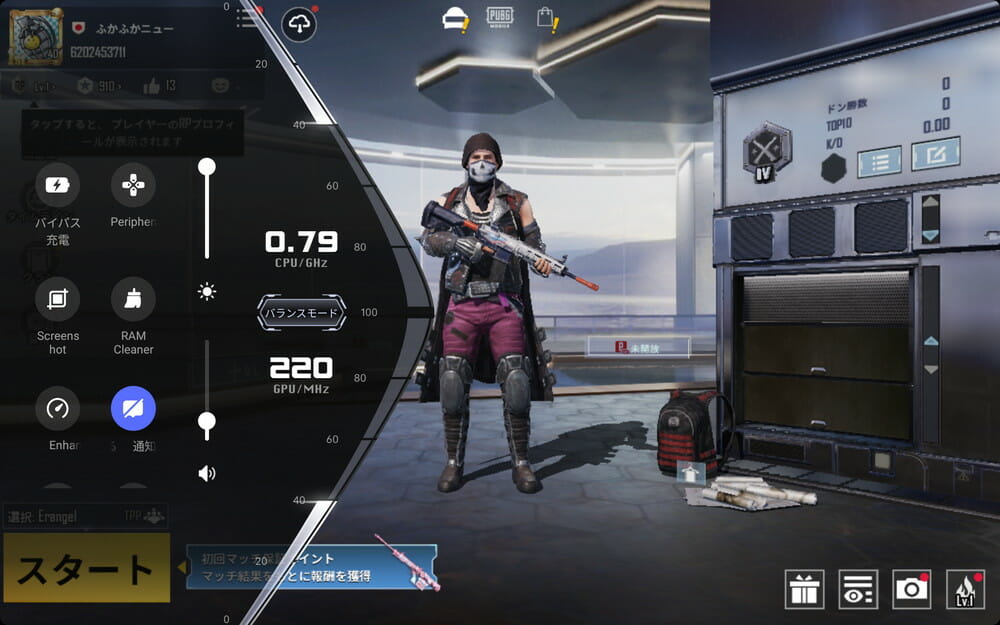
Task: Click the brightness slider handle
Action: pos(207,167)
